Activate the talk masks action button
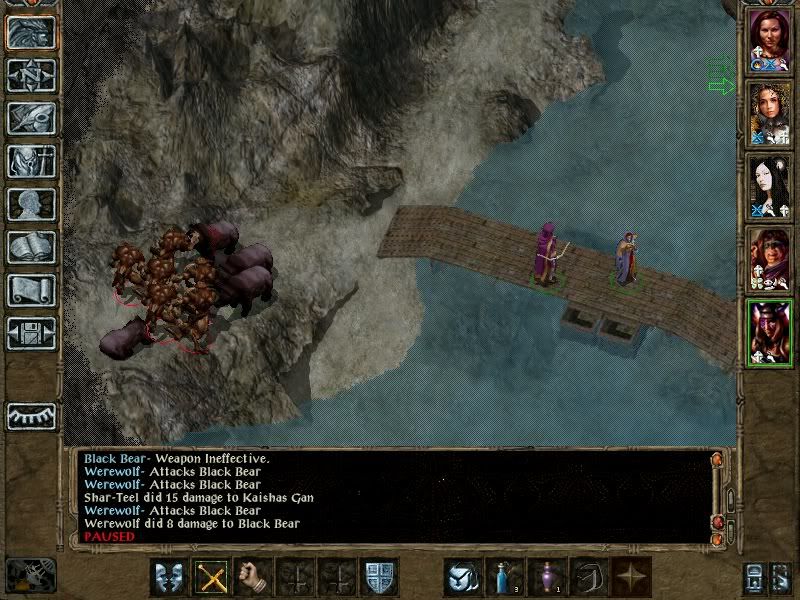Image resolution: width=800 pixels, height=600 pixels. click(x=169, y=578)
